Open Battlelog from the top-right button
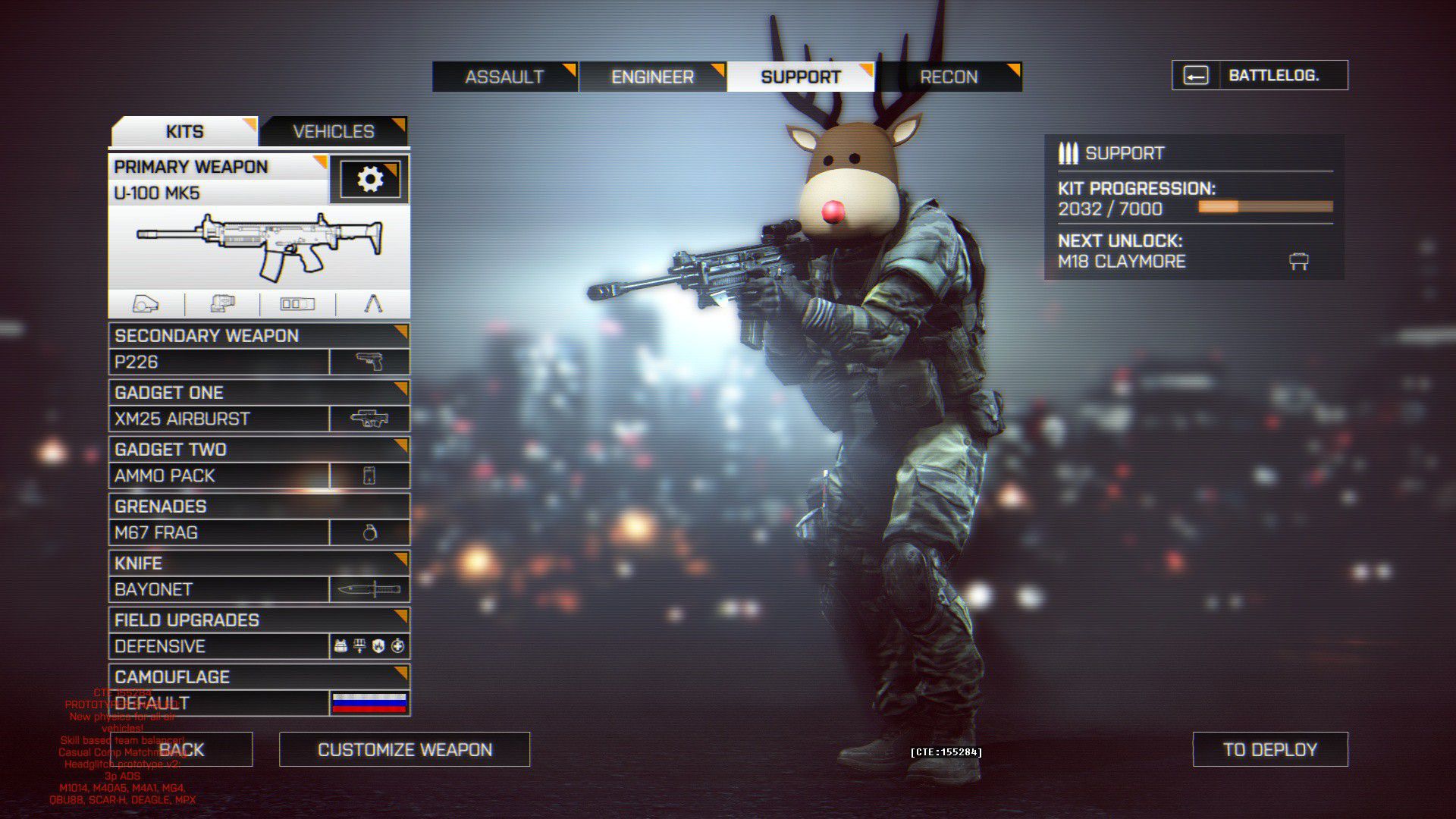Screen dimensions: 1456x819 [x=1260, y=75]
